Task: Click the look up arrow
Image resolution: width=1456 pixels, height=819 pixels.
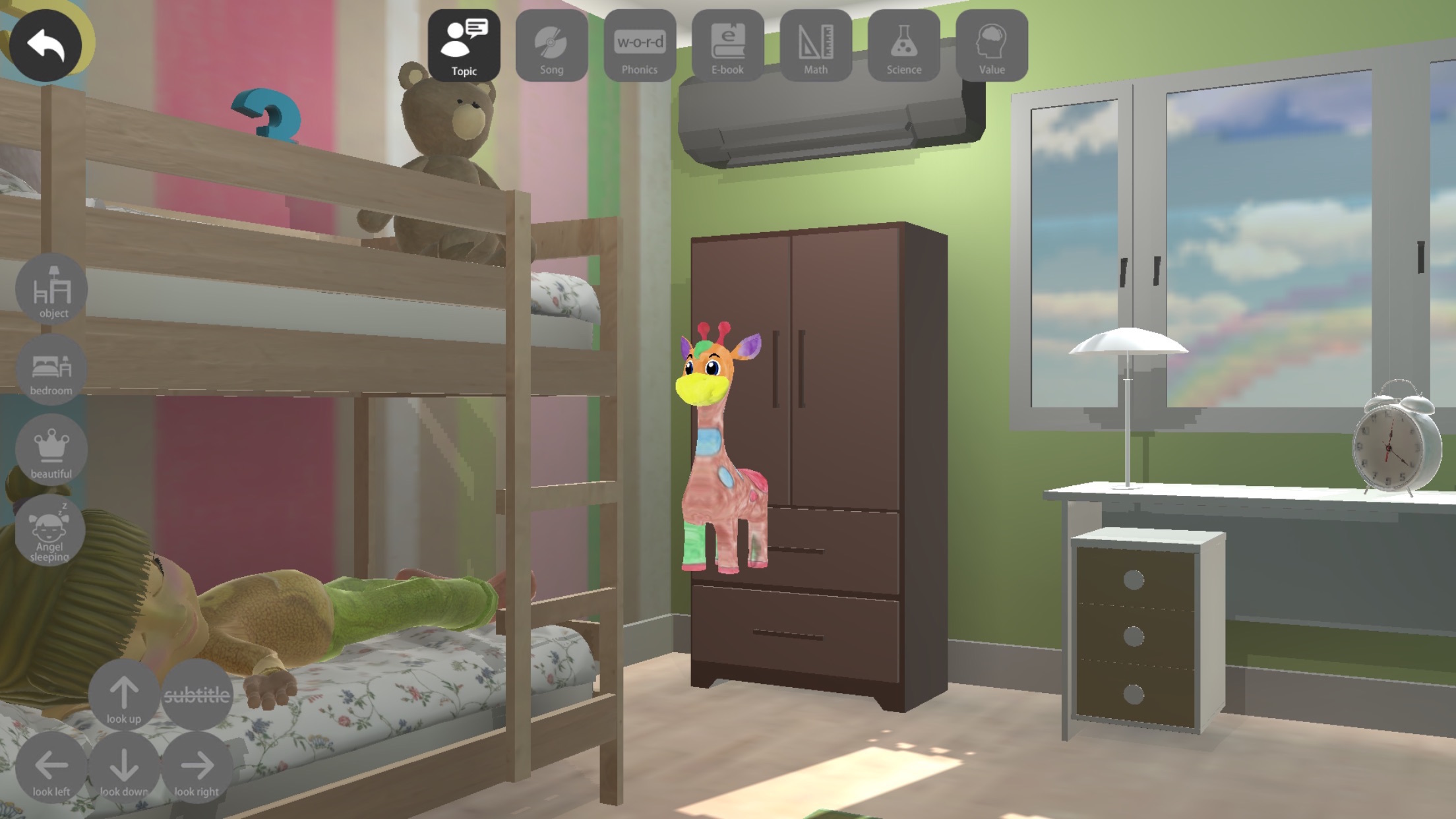Action: pos(124,695)
